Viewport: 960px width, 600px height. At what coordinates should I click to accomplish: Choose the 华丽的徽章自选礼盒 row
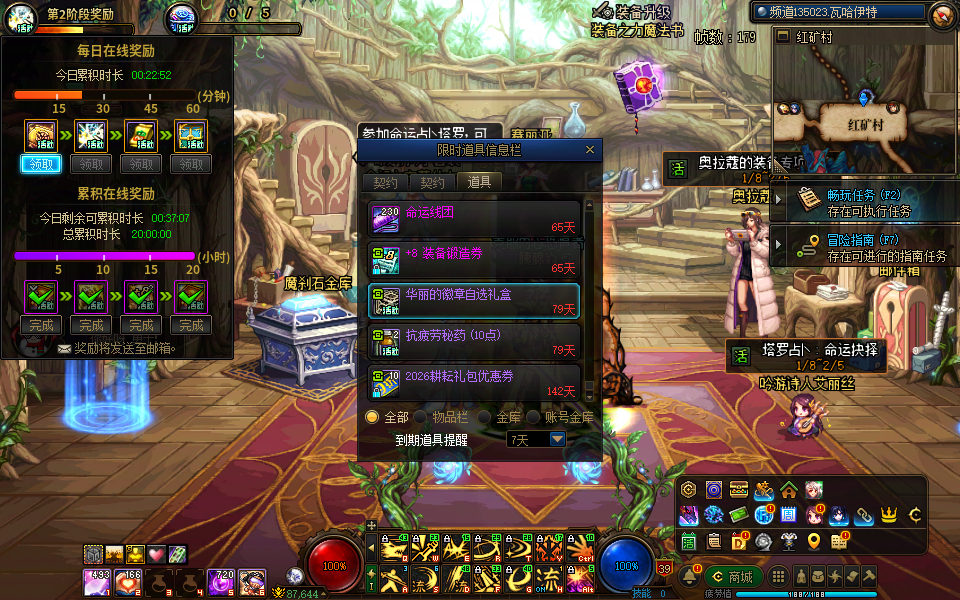tap(474, 300)
